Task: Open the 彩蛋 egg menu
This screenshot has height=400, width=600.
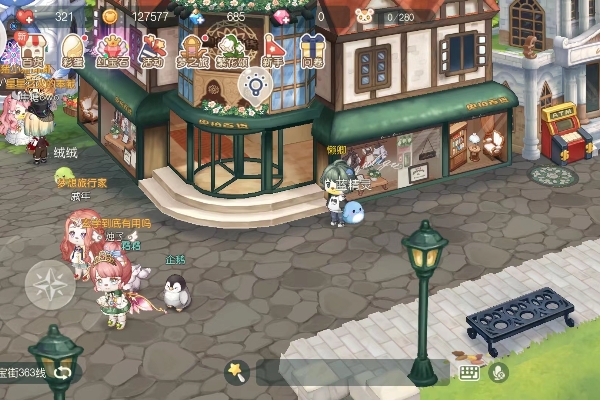Action: 73,48
